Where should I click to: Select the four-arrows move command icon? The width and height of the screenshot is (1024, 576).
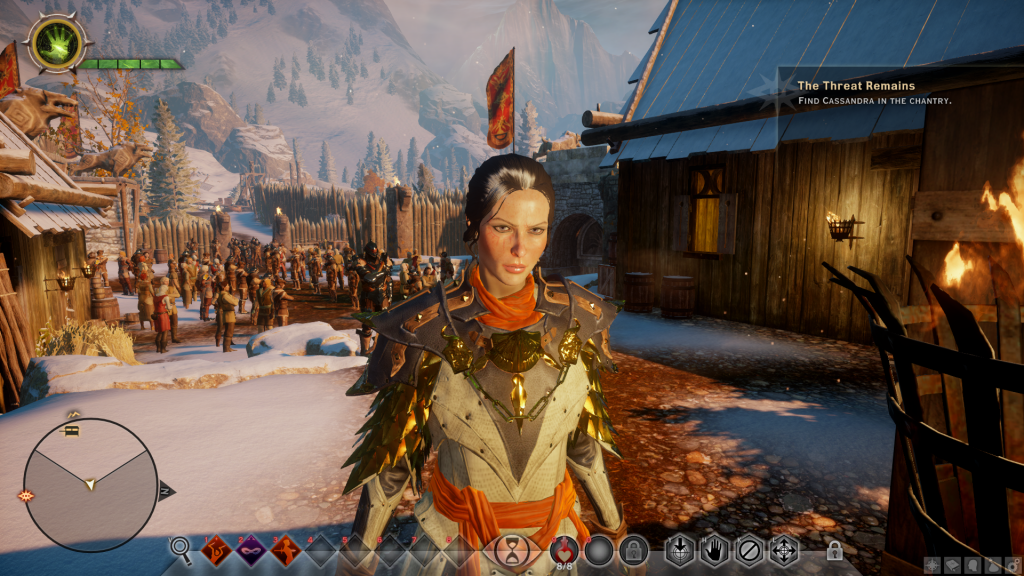point(783,550)
